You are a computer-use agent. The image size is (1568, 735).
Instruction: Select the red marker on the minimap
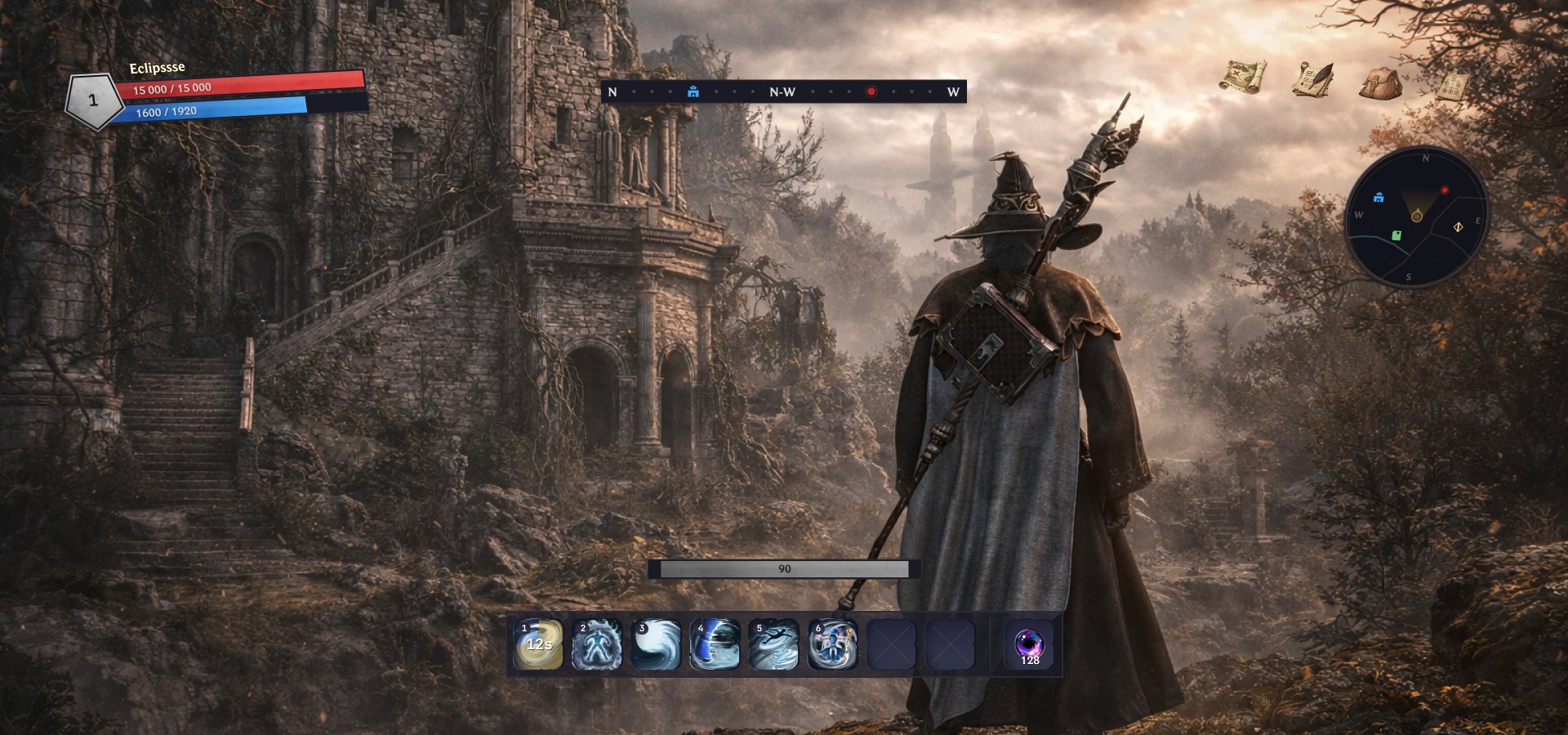(1444, 190)
